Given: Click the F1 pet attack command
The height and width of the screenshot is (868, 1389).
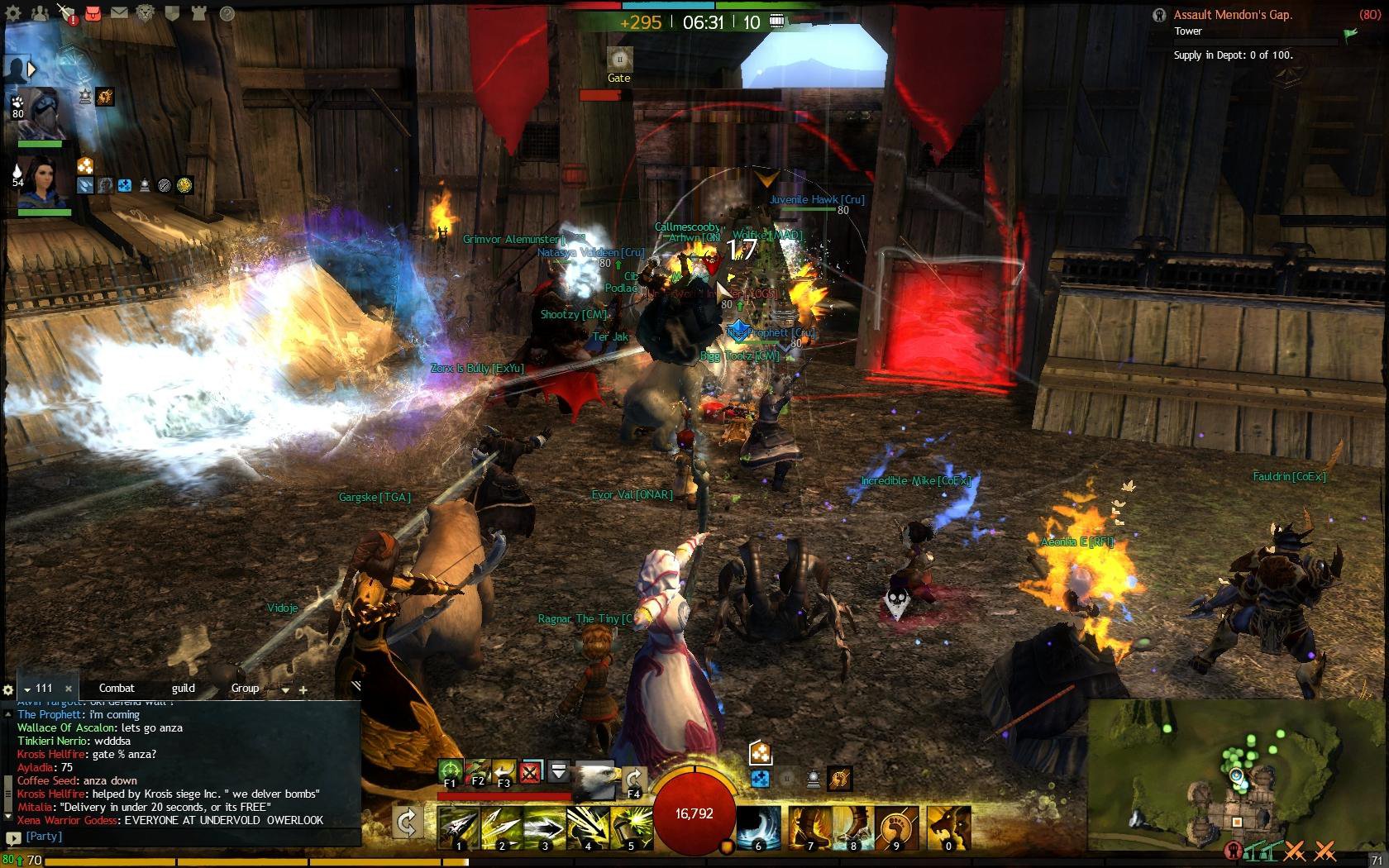Looking at the screenshot, I should click(x=451, y=772).
